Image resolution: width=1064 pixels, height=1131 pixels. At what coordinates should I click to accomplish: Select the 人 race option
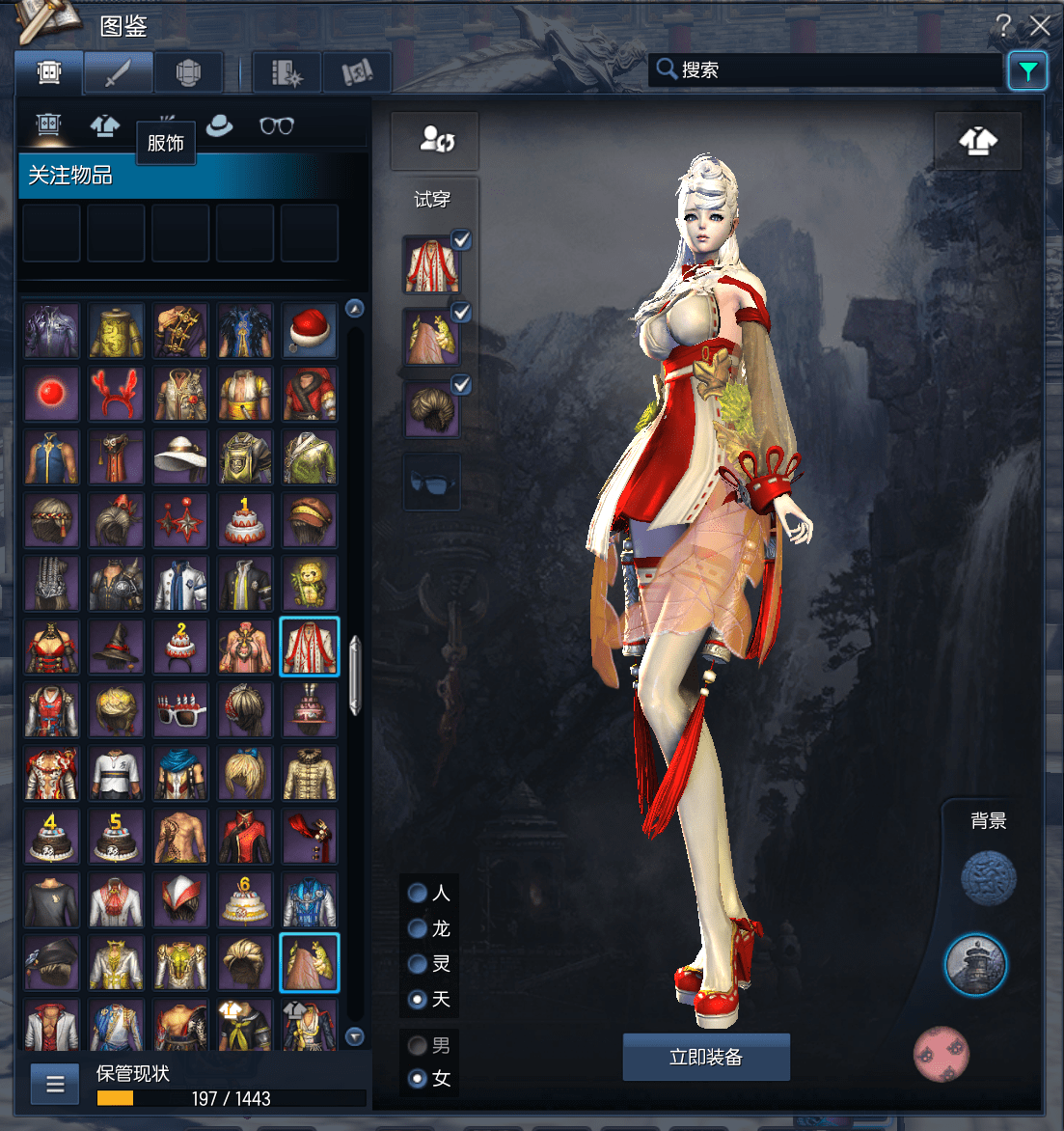point(419,893)
